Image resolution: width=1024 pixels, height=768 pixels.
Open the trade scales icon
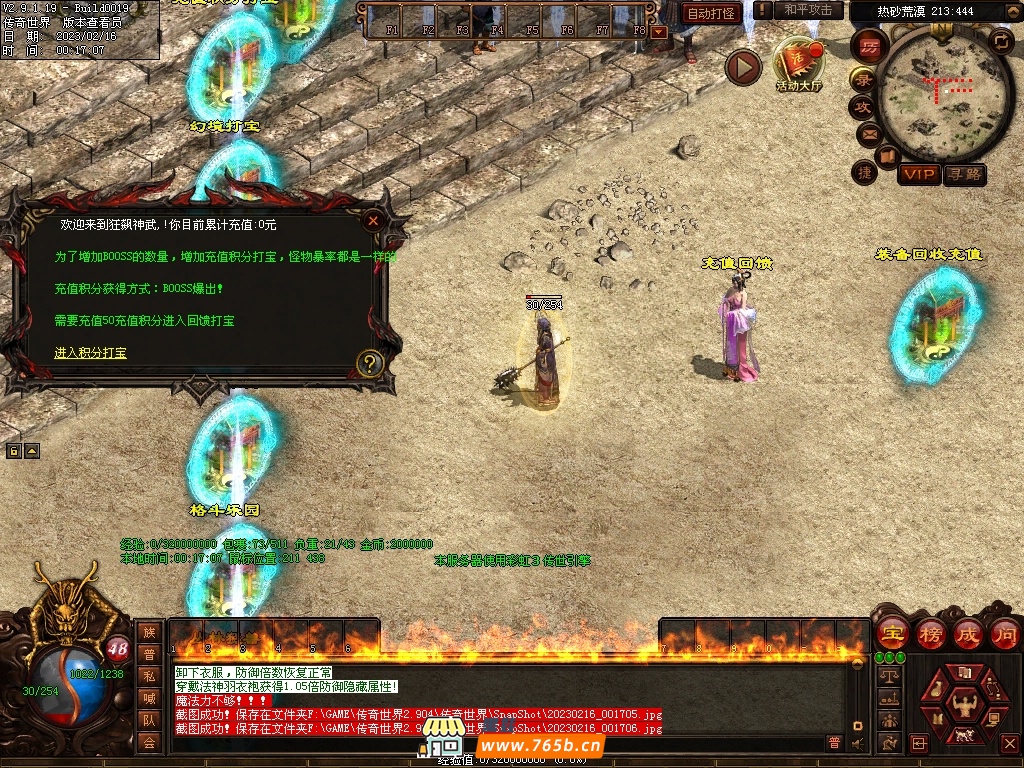coord(887,676)
